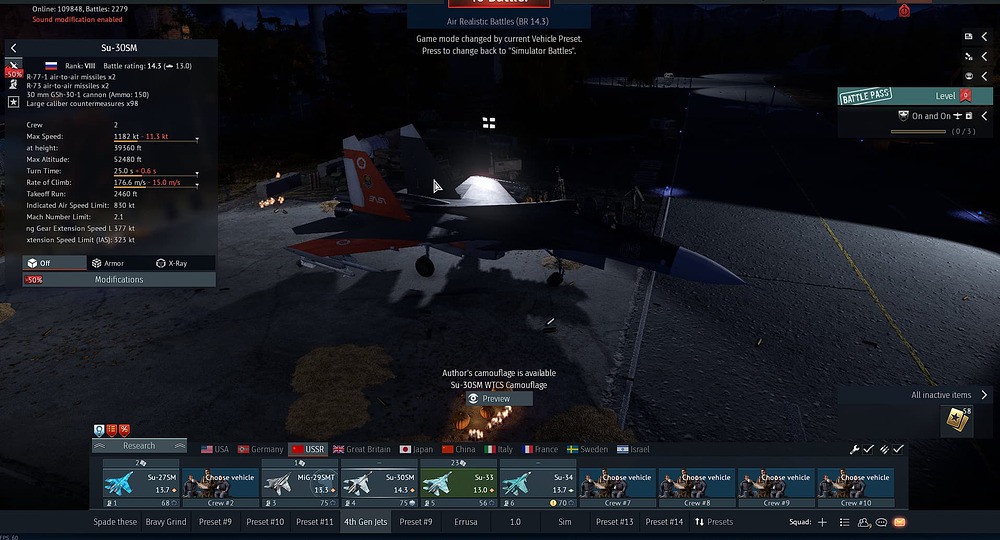The height and width of the screenshot is (540, 1000).
Task: Choose a vehicle for Crew #7
Action: tap(617, 485)
